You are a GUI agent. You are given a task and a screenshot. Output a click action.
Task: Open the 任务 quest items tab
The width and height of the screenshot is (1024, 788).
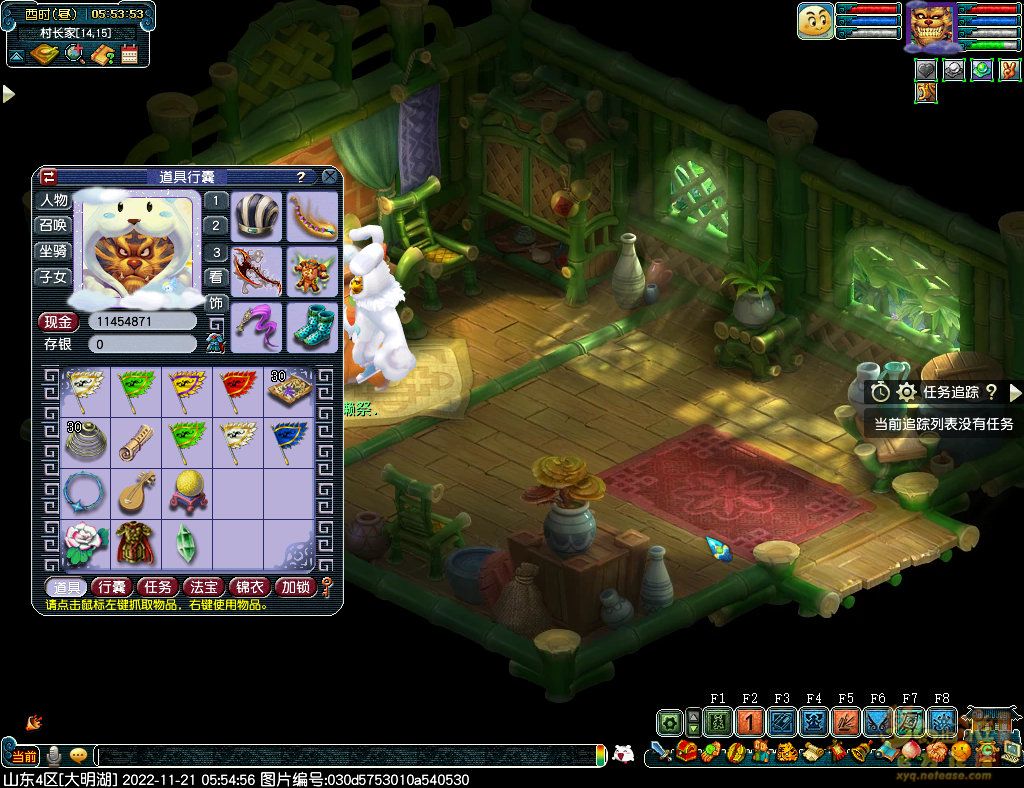click(158, 587)
